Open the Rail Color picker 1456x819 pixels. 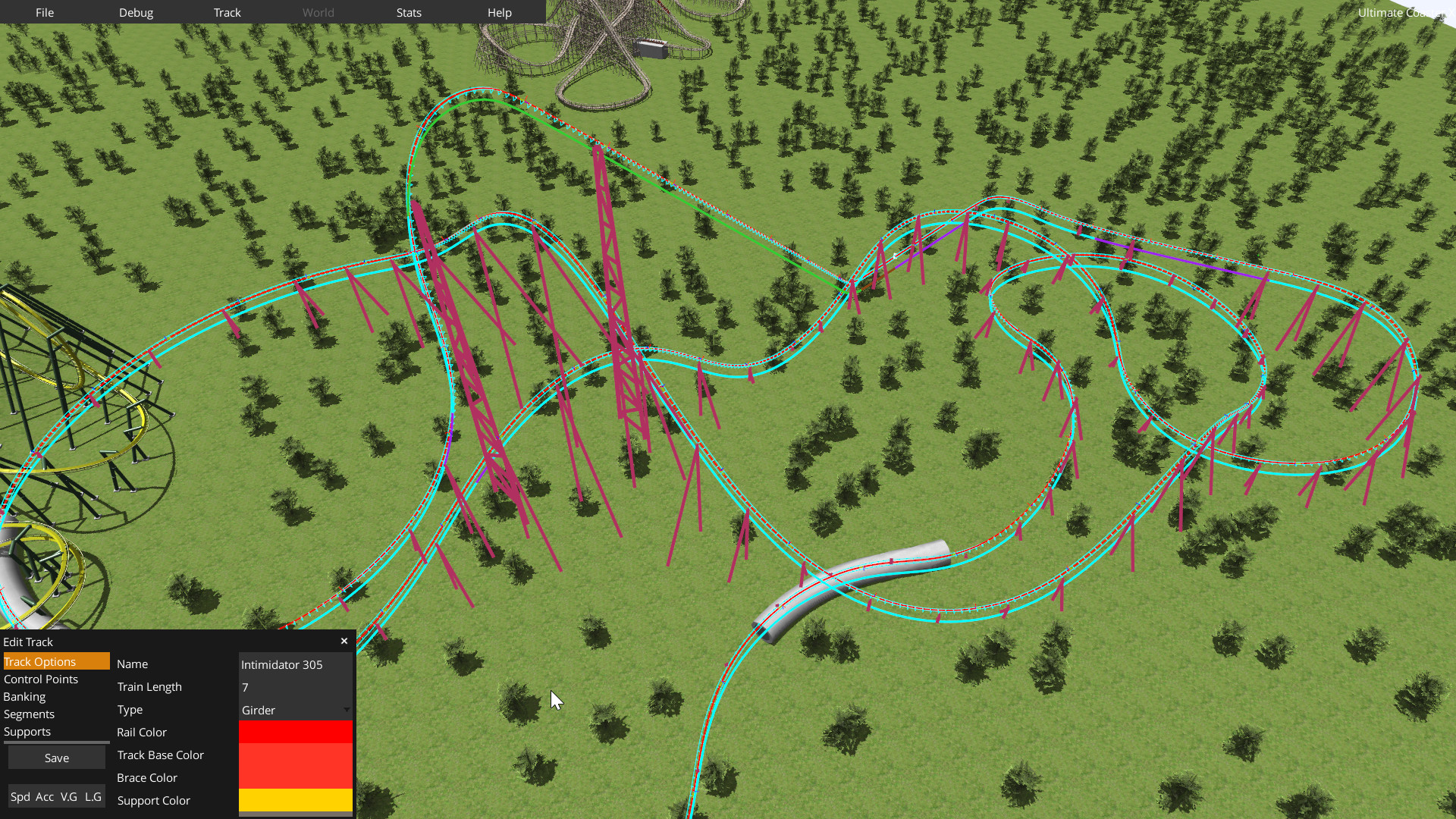tap(295, 732)
